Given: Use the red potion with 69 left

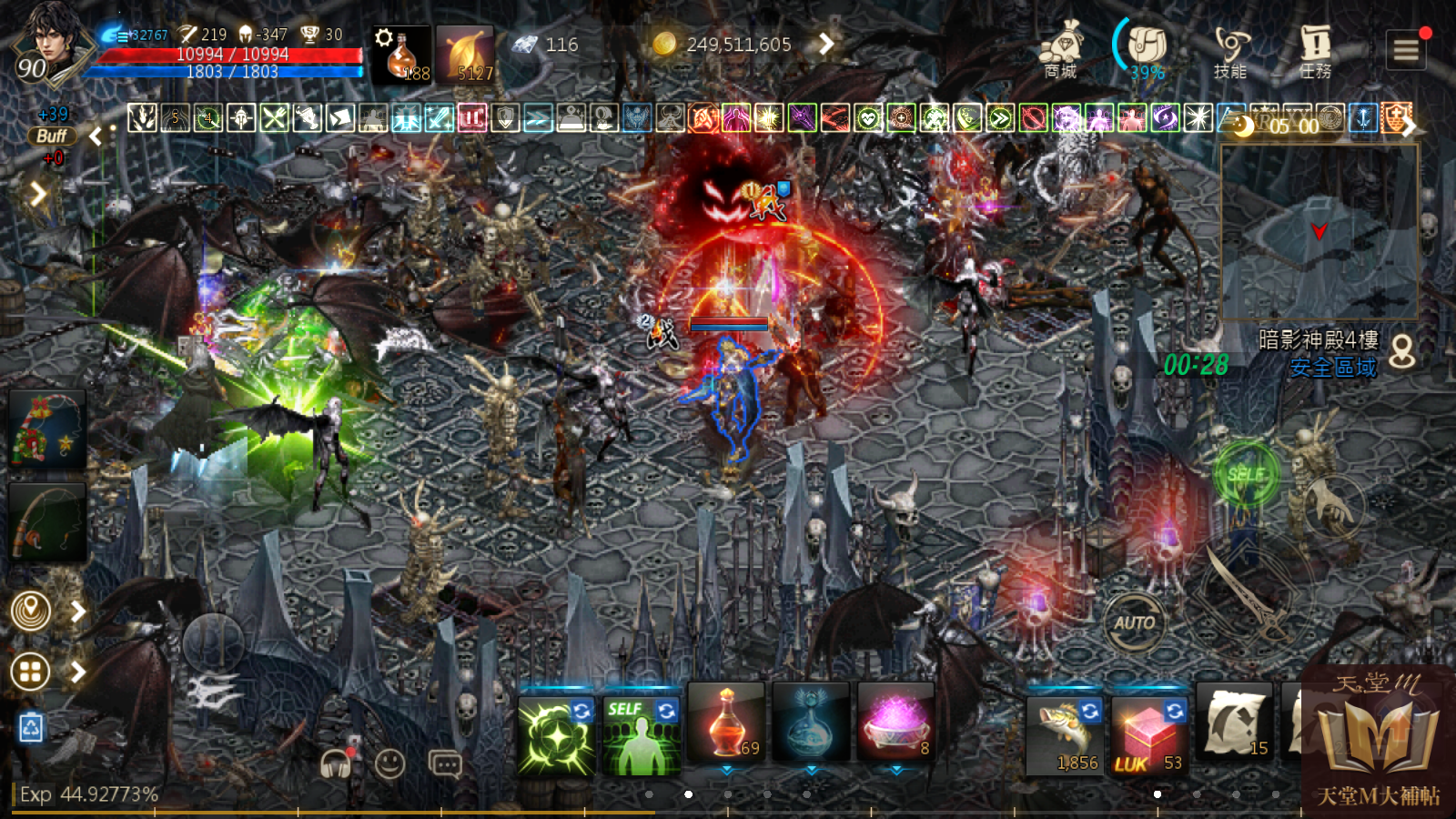Looking at the screenshot, I should click(x=726, y=723).
